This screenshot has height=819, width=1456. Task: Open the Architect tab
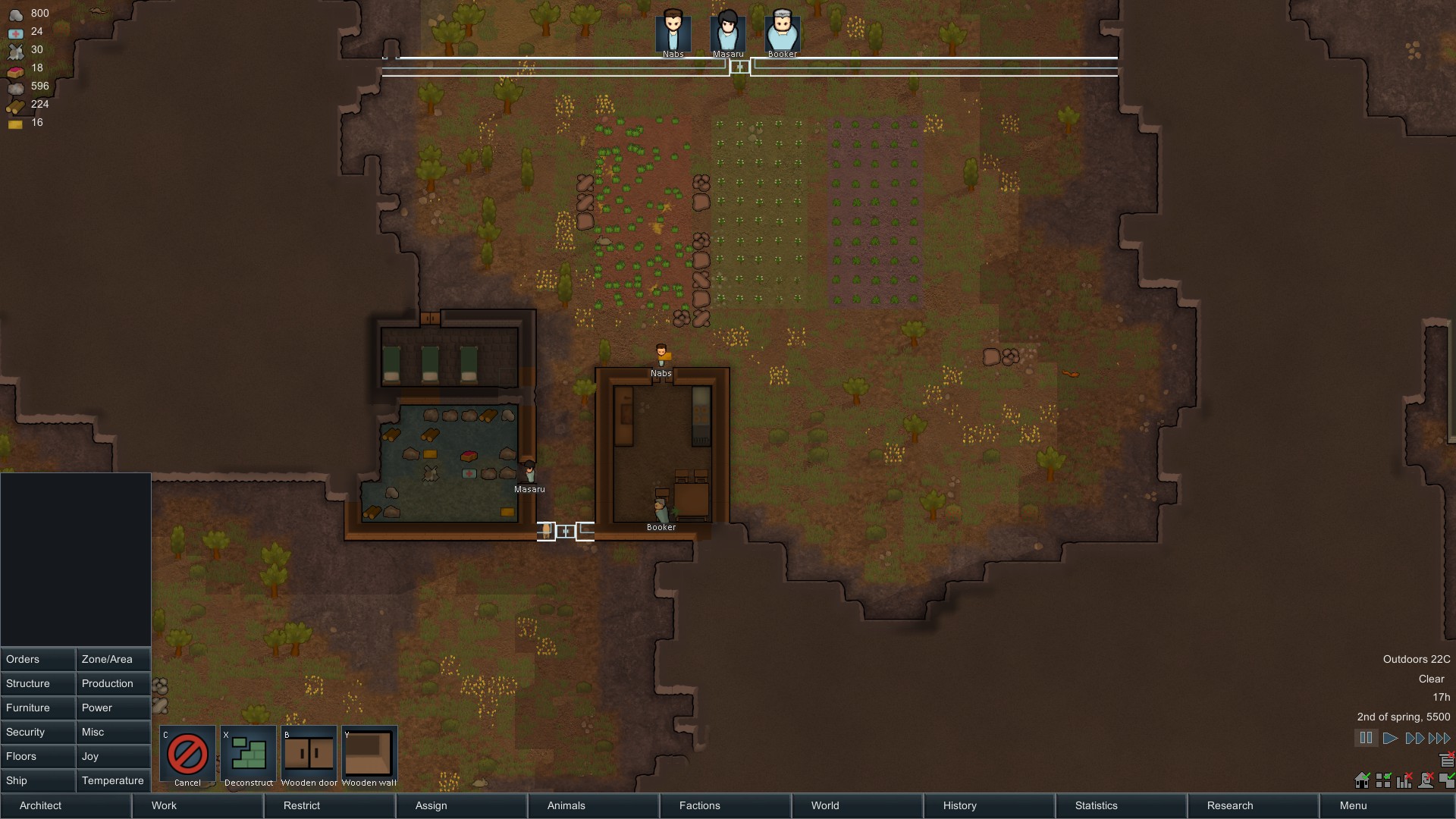(x=66, y=805)
